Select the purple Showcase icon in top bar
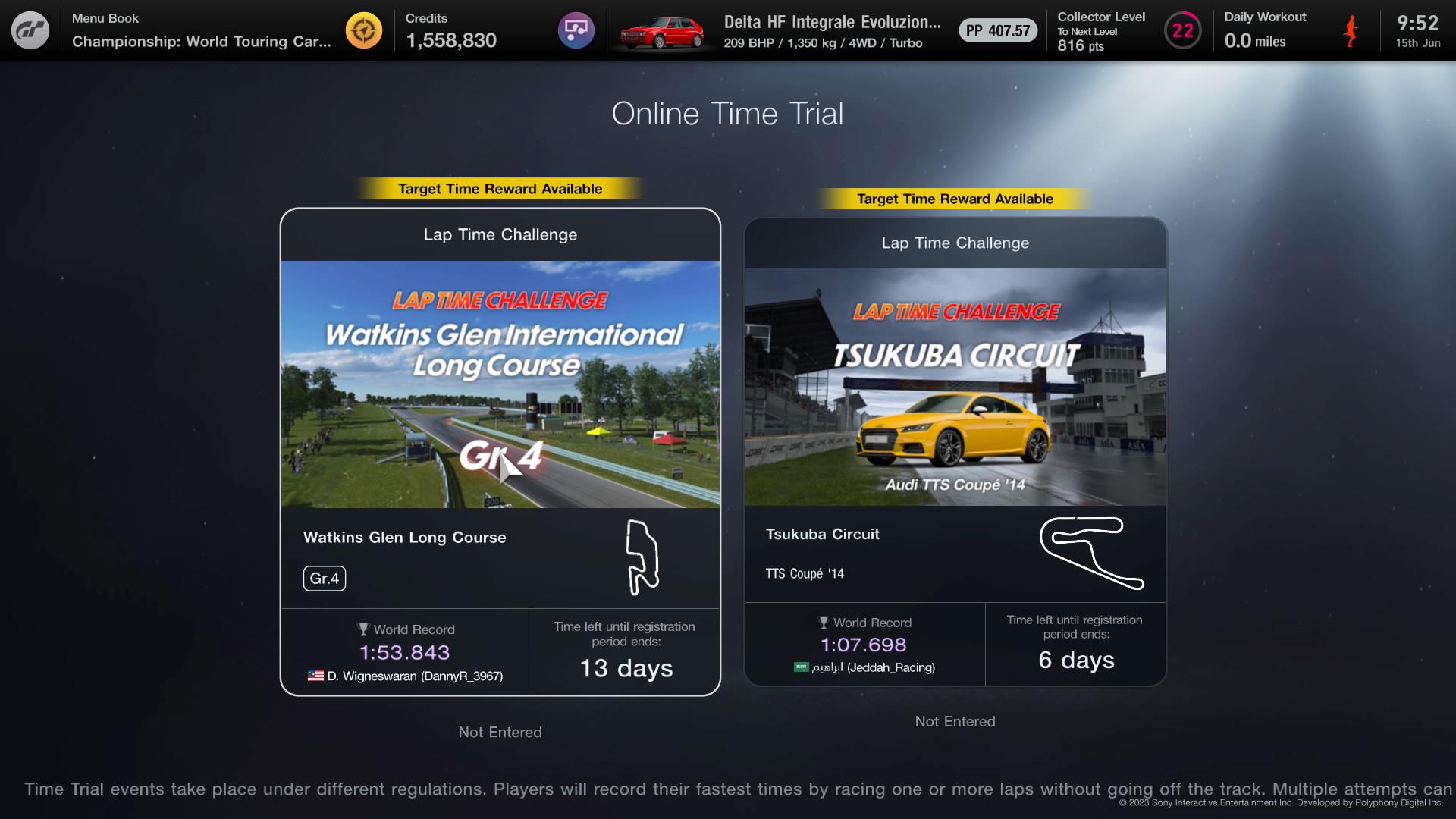The width and height of the screenshot is (1456, 819). click(577, 30)
